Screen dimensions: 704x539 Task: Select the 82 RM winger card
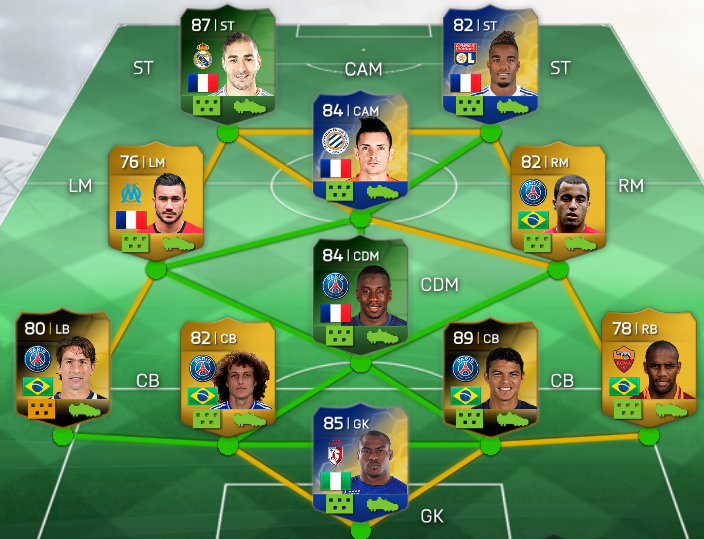557,200
